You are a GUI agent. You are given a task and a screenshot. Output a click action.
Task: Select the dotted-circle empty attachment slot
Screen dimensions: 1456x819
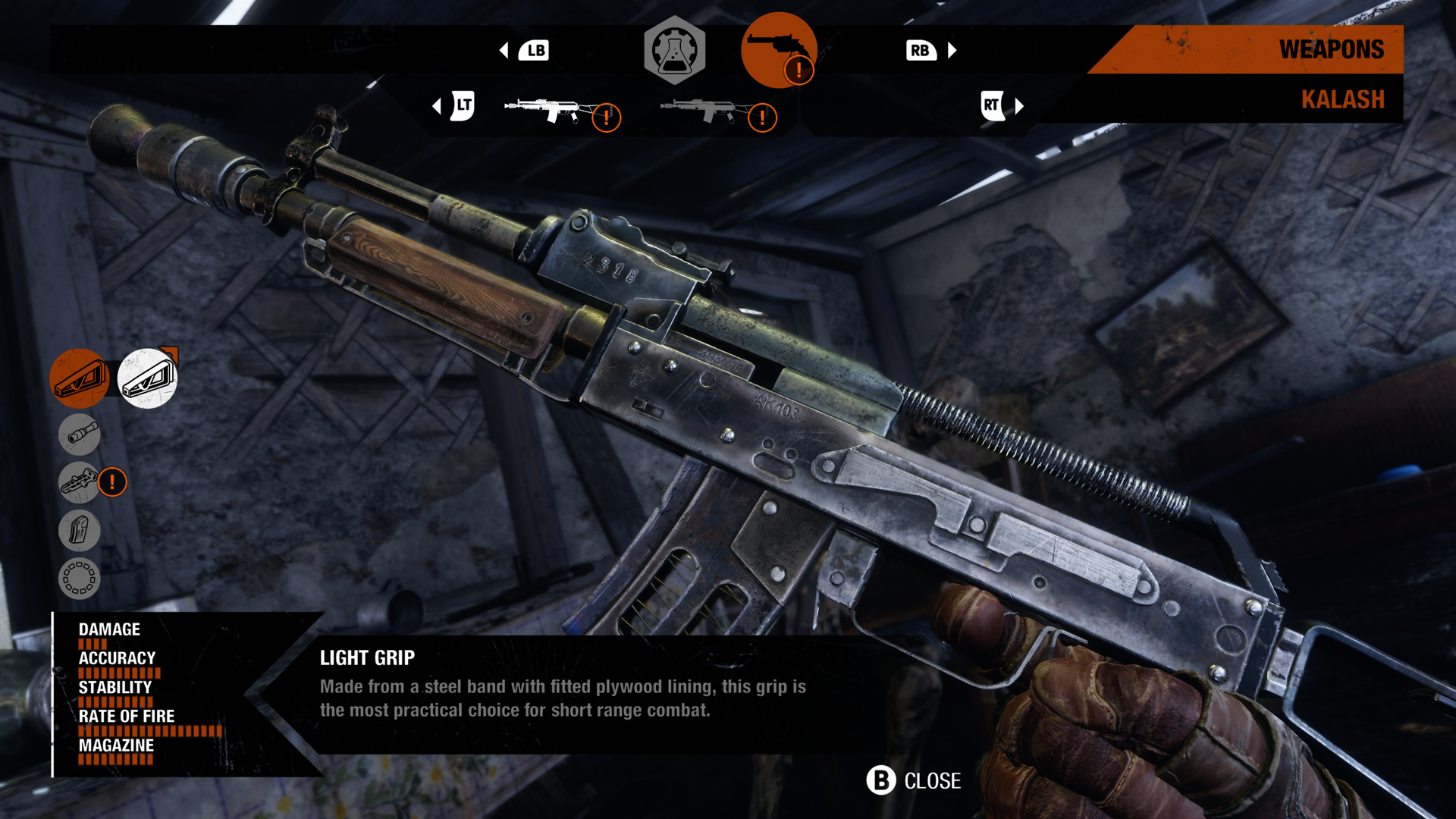click(x=80, y=579)
